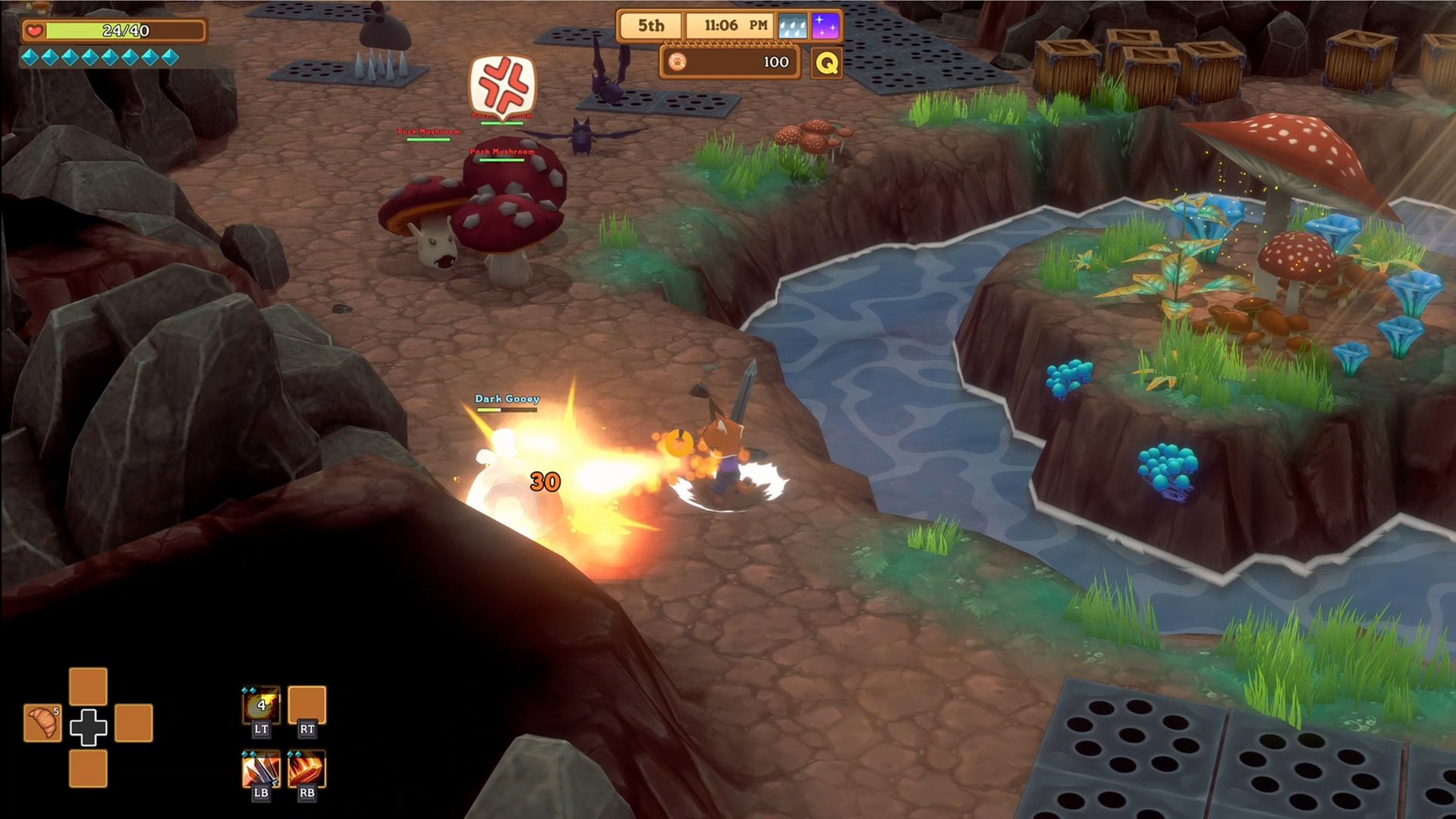Click the 24/40 health bar
Image resolution: width=1456 pixels, height=819 pixels.
pos(125,31)
